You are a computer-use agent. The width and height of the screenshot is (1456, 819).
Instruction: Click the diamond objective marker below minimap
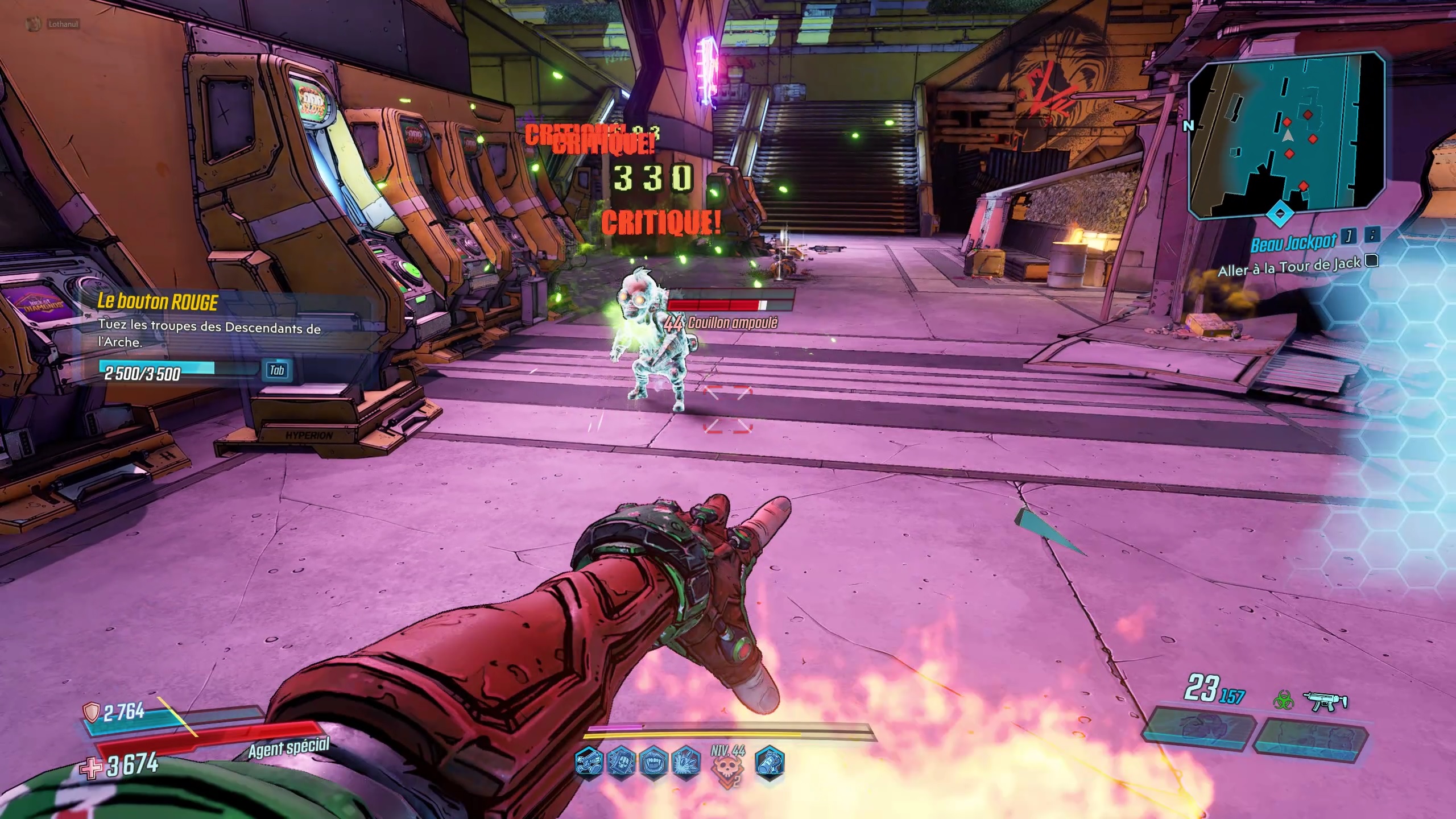click(x=1280, y=214)
